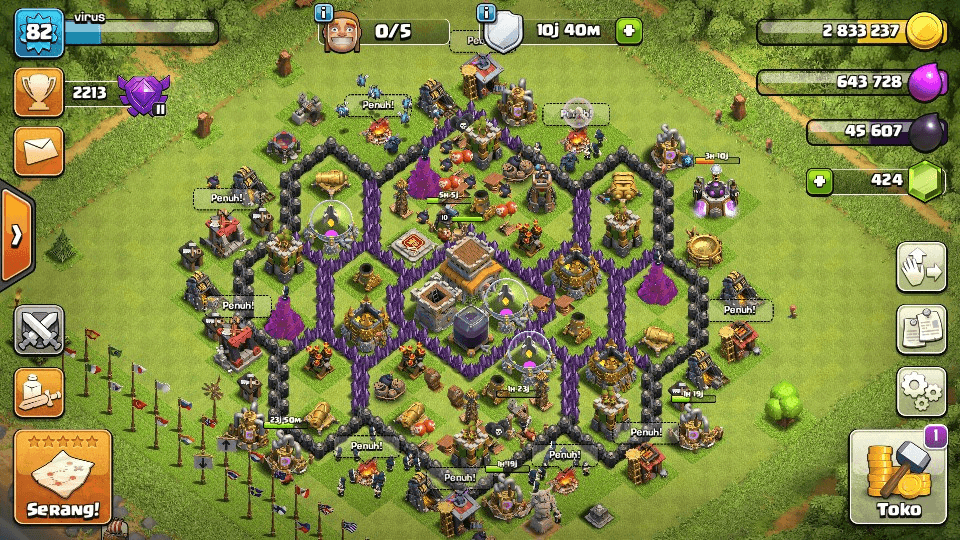Open the crossed swords clan war button
The image size is (960, 540).
coord(39,329)
